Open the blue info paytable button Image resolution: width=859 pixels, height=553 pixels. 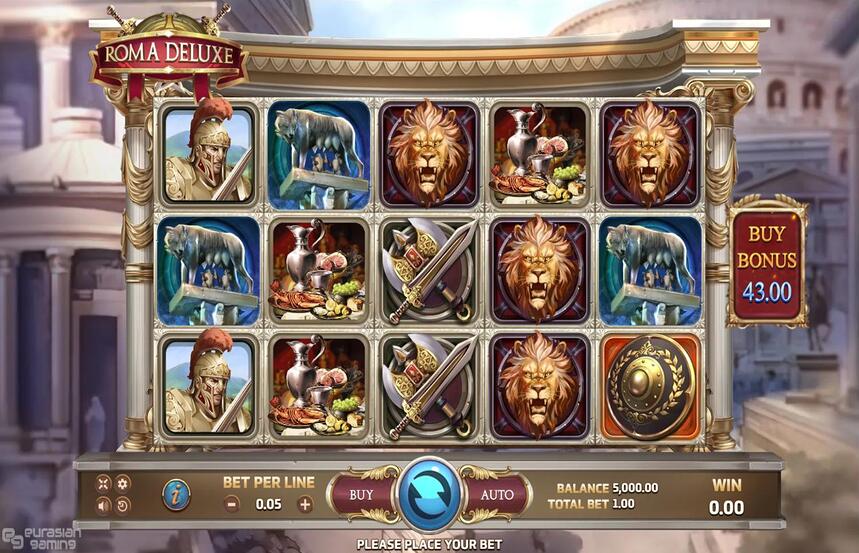click(177, 493)
